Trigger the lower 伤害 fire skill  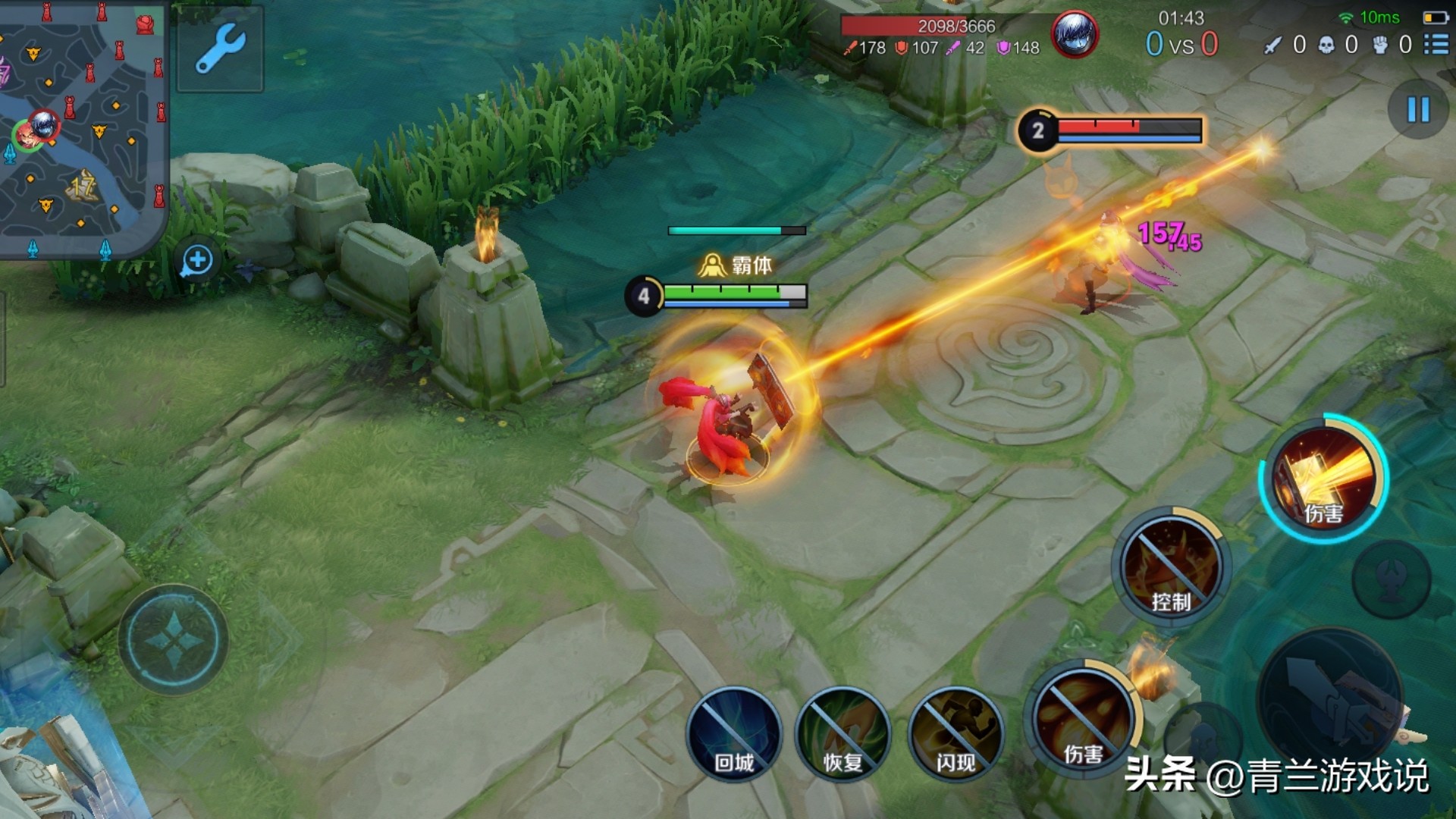[1082, 719]
